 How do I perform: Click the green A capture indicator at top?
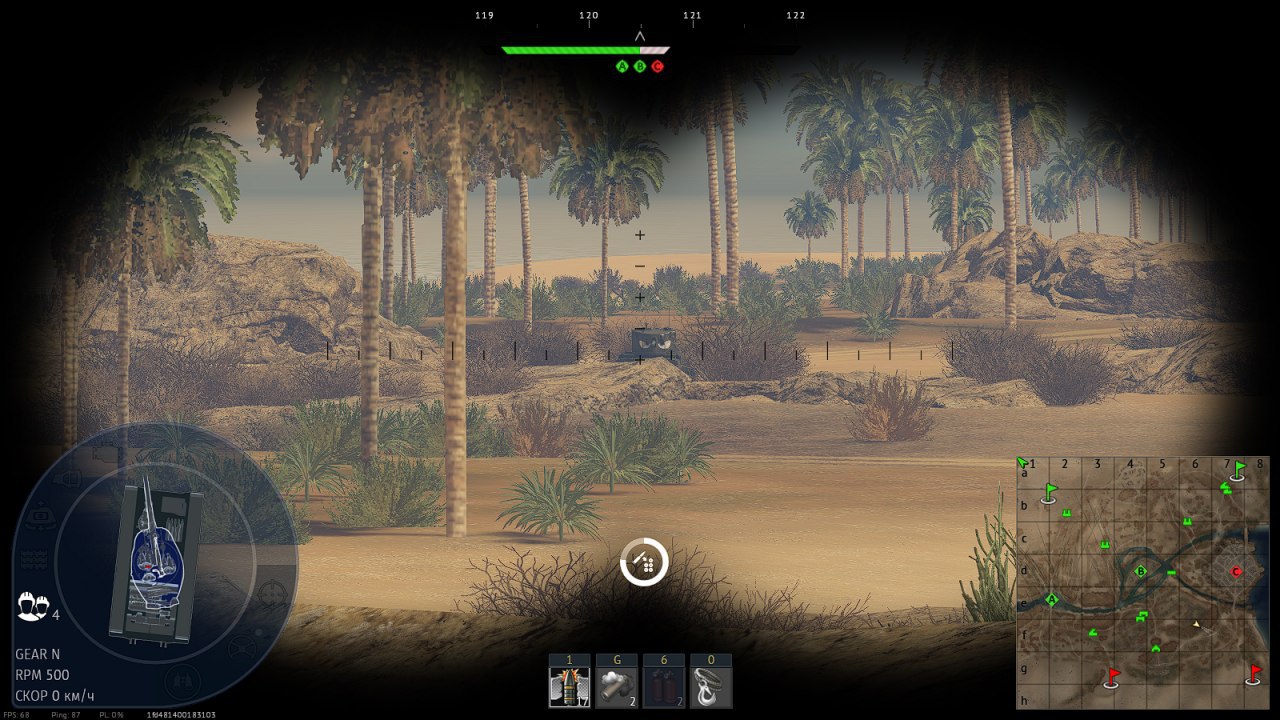pos(622,67)
